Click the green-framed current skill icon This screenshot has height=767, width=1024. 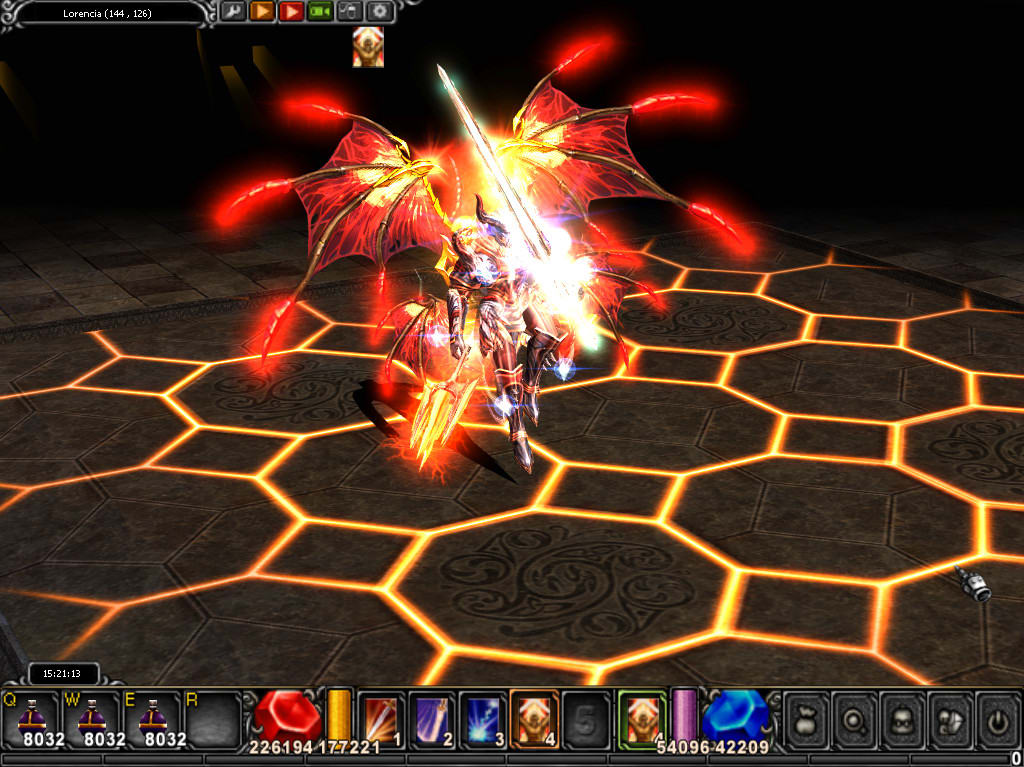point(642,718)
